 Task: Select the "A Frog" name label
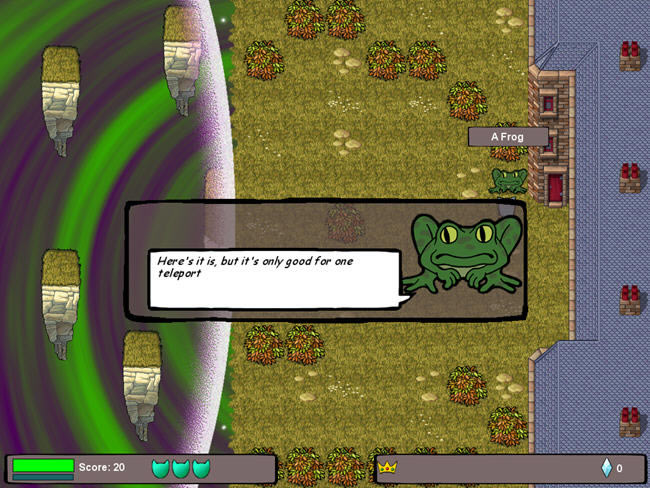(x=508, y=137)
